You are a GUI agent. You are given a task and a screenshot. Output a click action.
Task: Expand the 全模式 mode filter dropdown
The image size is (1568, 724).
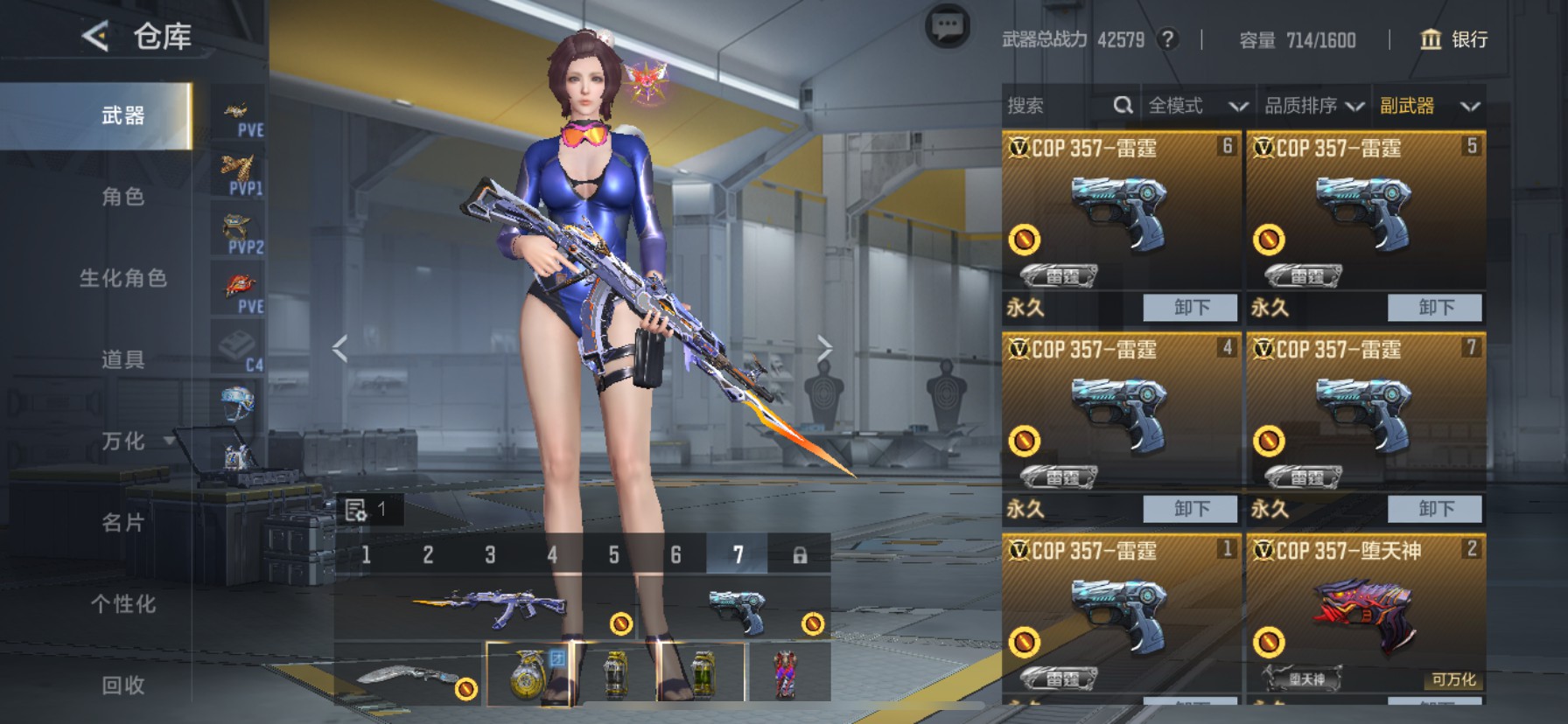coord(1196,106)
